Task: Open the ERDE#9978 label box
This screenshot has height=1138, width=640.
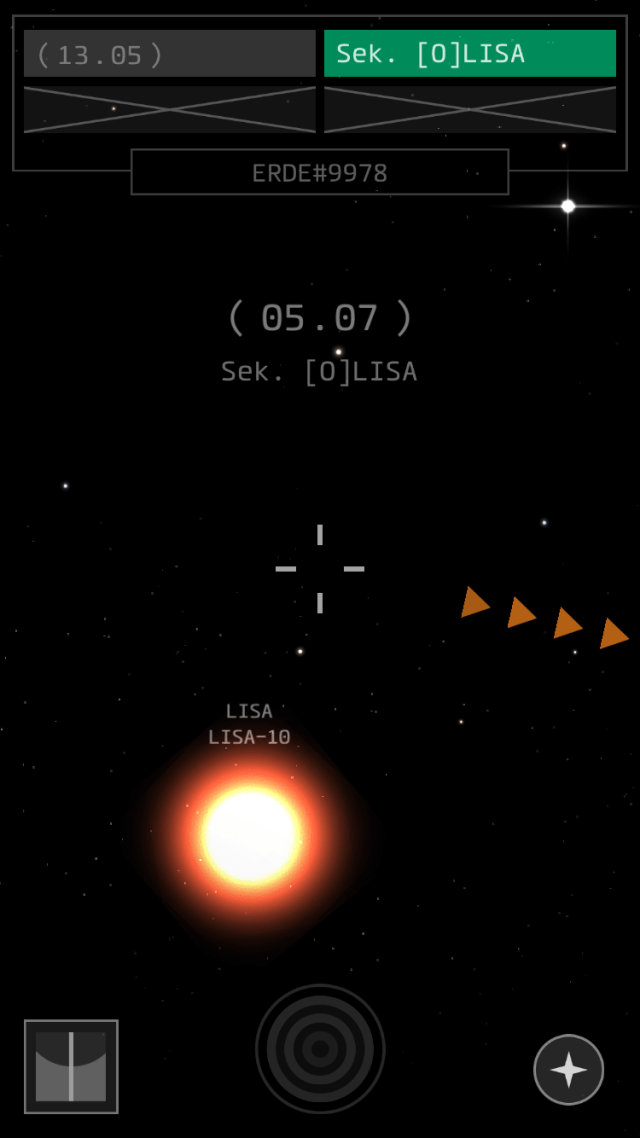Action: [319, 173]
